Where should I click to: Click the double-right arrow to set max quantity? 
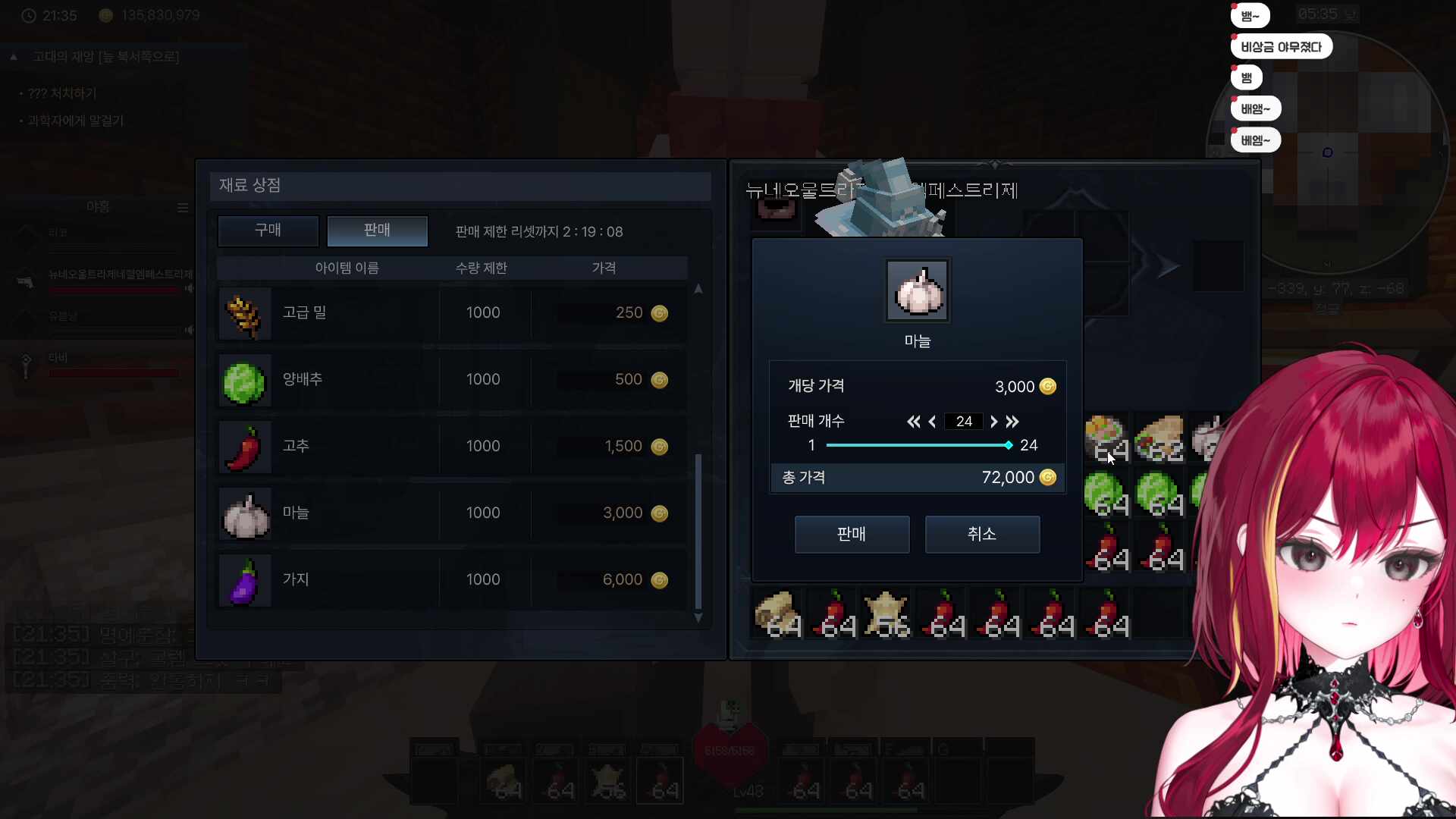point(1013,422)
